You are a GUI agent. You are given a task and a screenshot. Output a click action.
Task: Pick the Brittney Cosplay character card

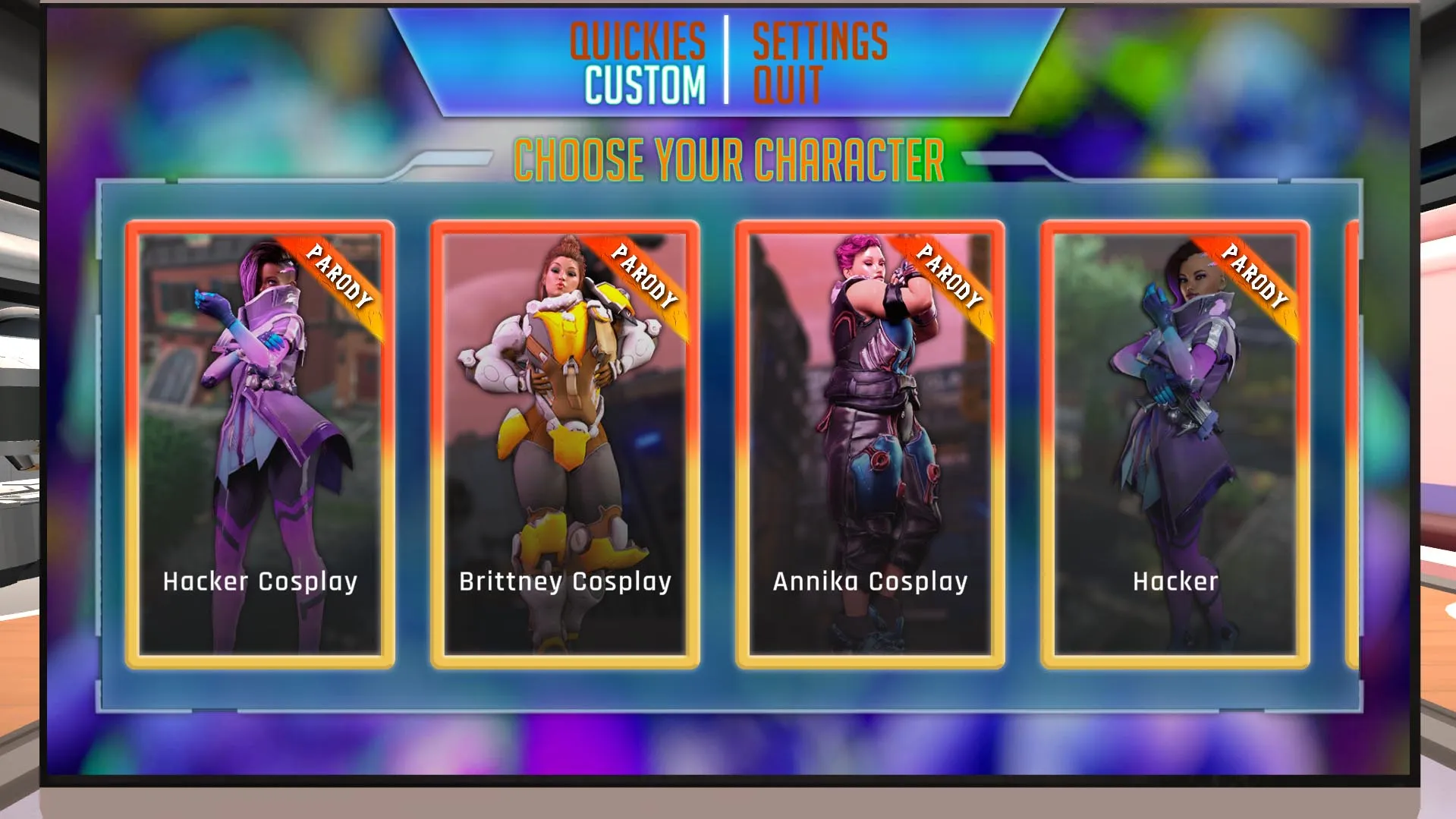tap(565, 444)
